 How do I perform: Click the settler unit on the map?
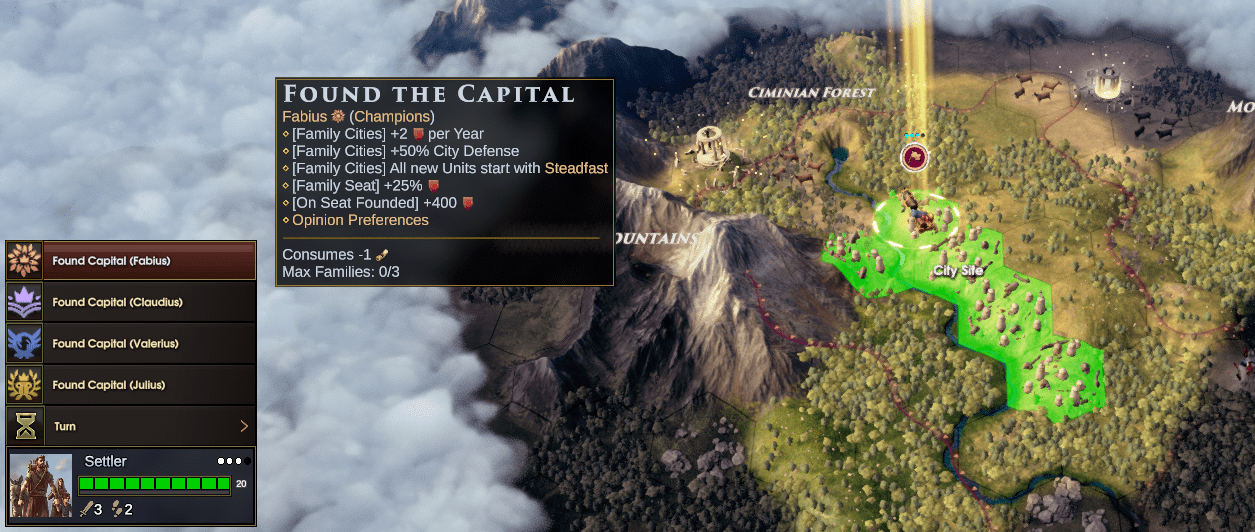(915, 214)
